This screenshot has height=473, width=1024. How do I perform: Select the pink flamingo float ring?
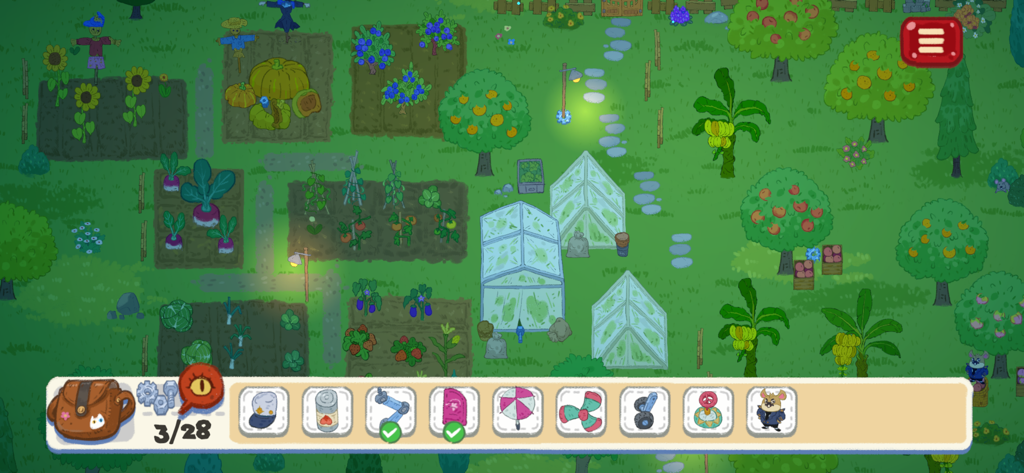(x=708, y=411)
